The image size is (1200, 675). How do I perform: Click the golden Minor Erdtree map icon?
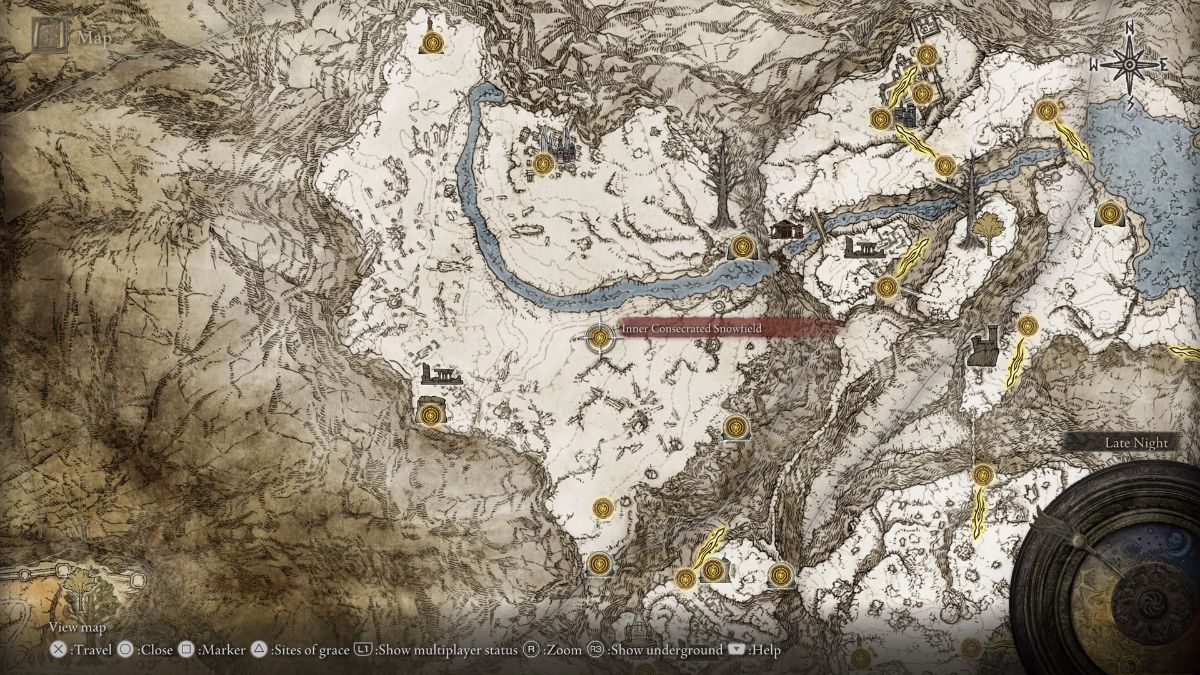(x=989, y=230)
